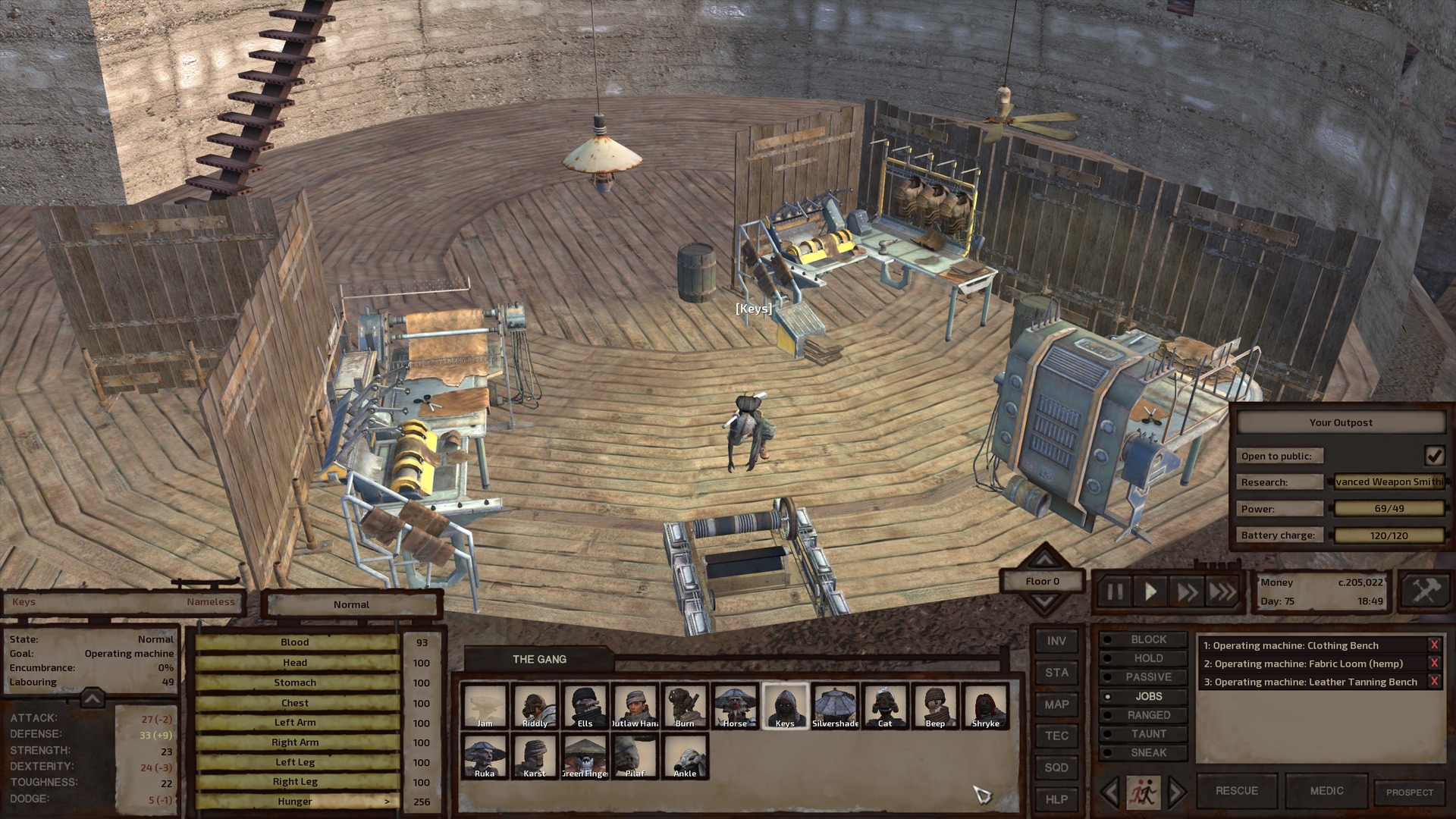The image size is (1456, 819).
Task: Open Keys' inventory via the INV icon
Action: tap(1056, 641)
